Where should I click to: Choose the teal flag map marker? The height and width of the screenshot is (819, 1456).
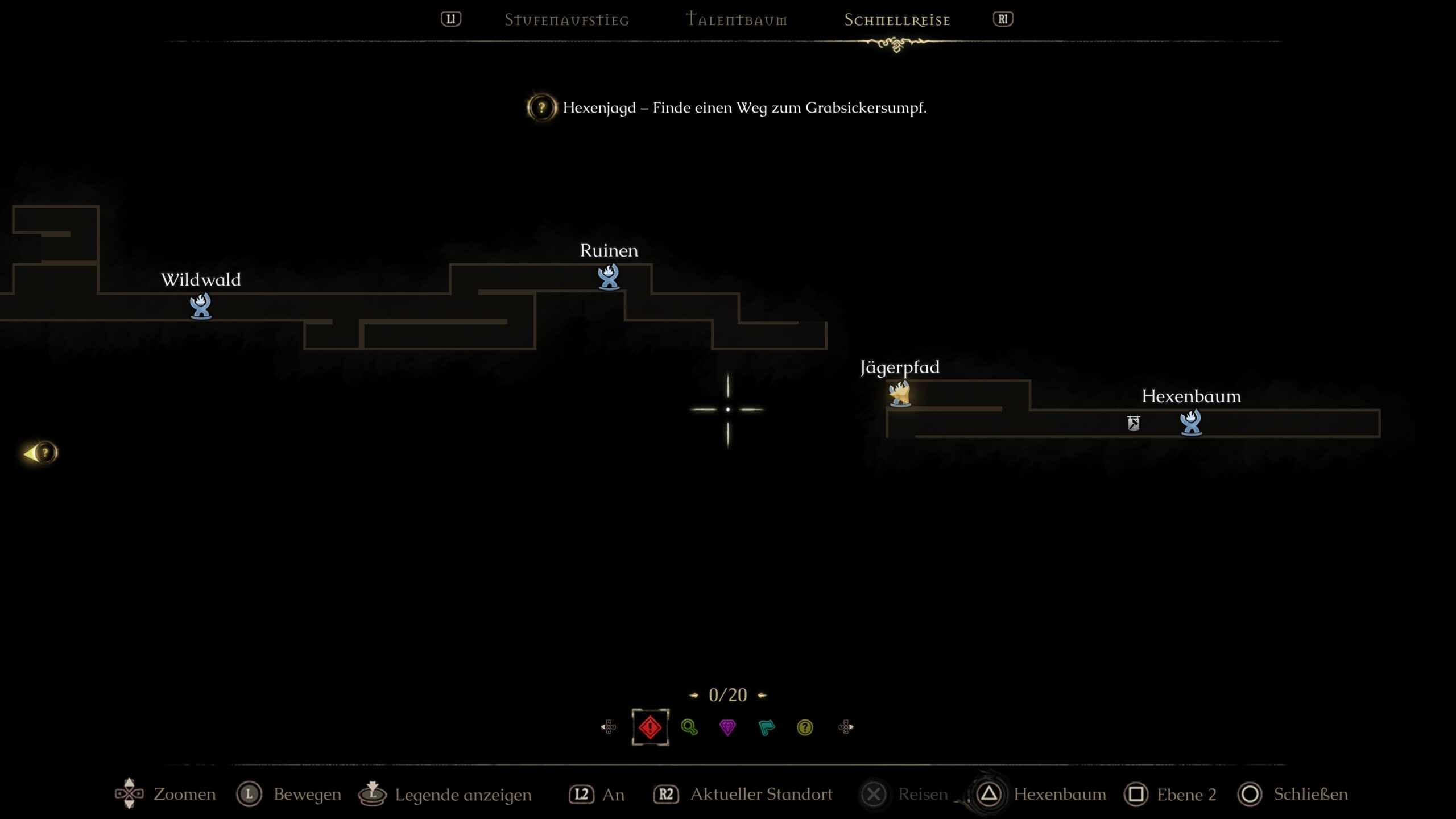(x=766, y=727)
